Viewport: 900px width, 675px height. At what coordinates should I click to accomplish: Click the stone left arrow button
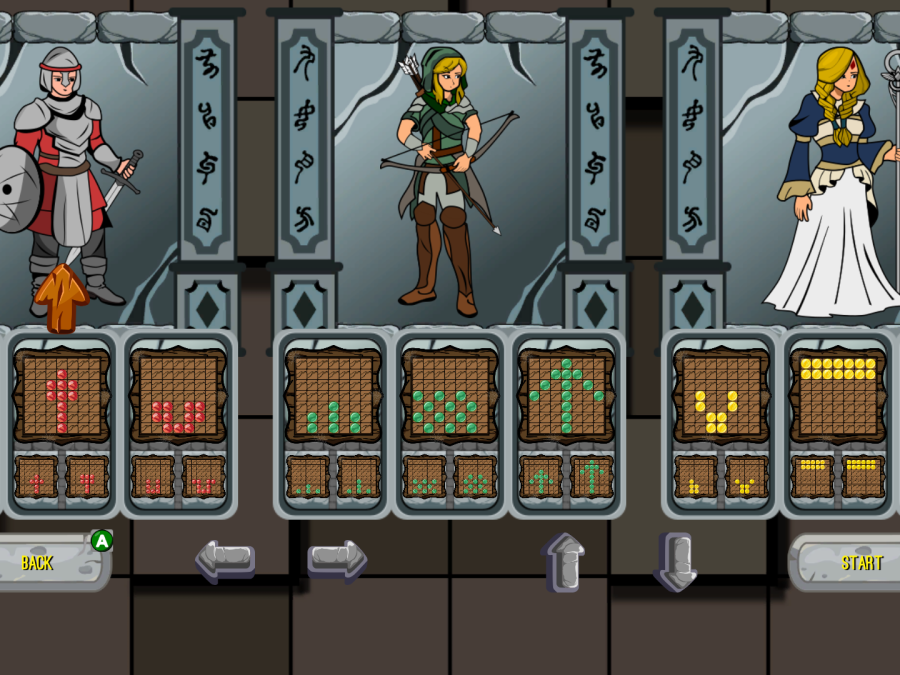tap(224, 561)
